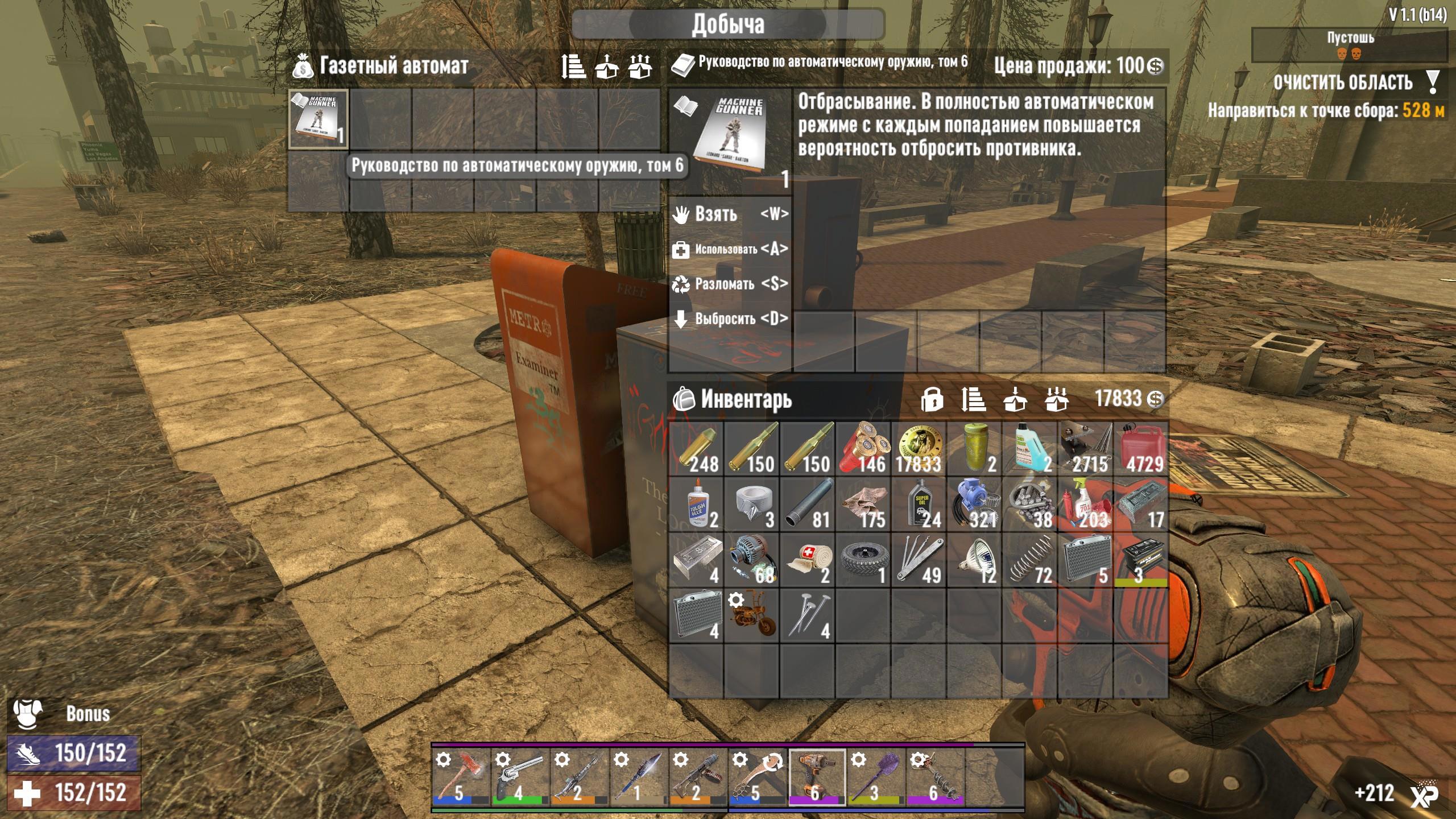
Task: Pick the duct tape inventory slot
Action: [752, 504]
